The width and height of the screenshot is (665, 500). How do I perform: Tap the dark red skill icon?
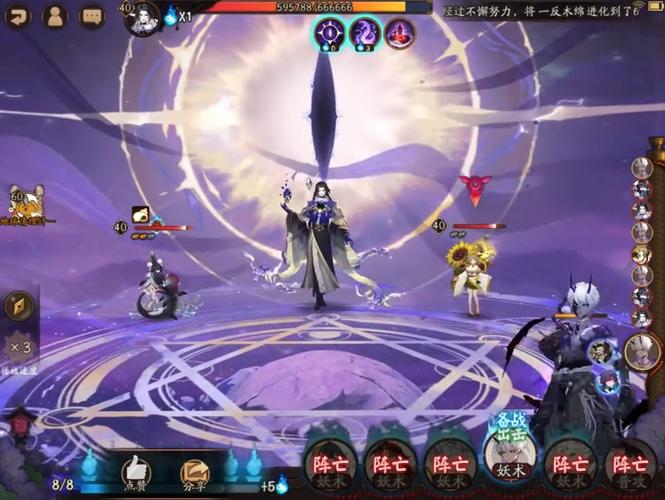(x=399, y=33)
